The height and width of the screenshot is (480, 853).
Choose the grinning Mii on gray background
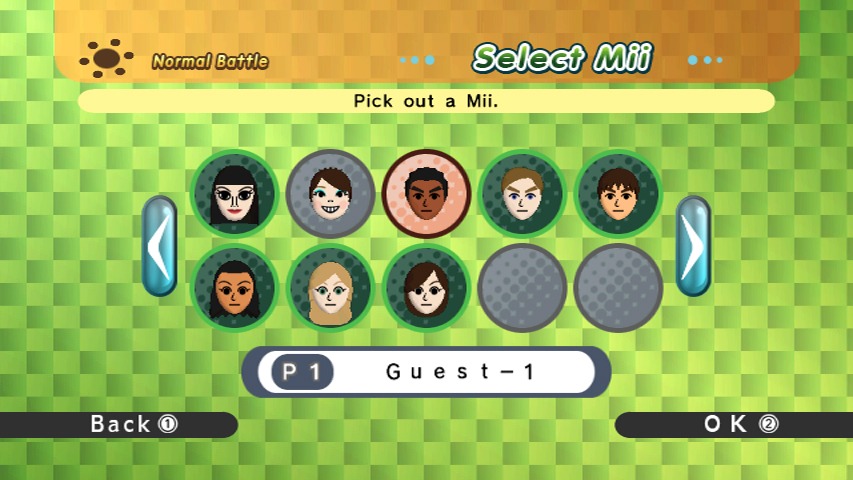[x=330, y=194]
